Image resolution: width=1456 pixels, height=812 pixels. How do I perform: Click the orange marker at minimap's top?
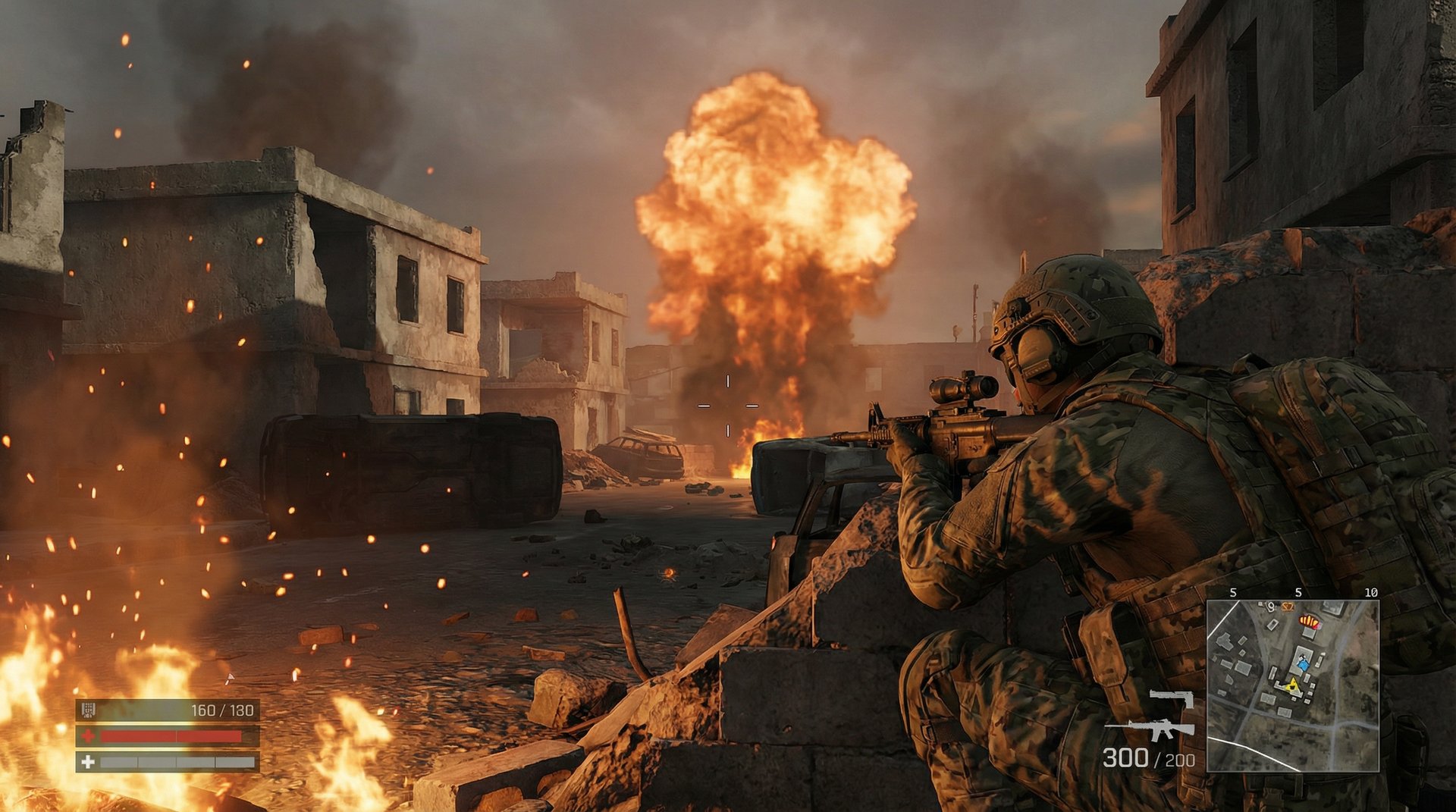click(x=1287, y=607)
